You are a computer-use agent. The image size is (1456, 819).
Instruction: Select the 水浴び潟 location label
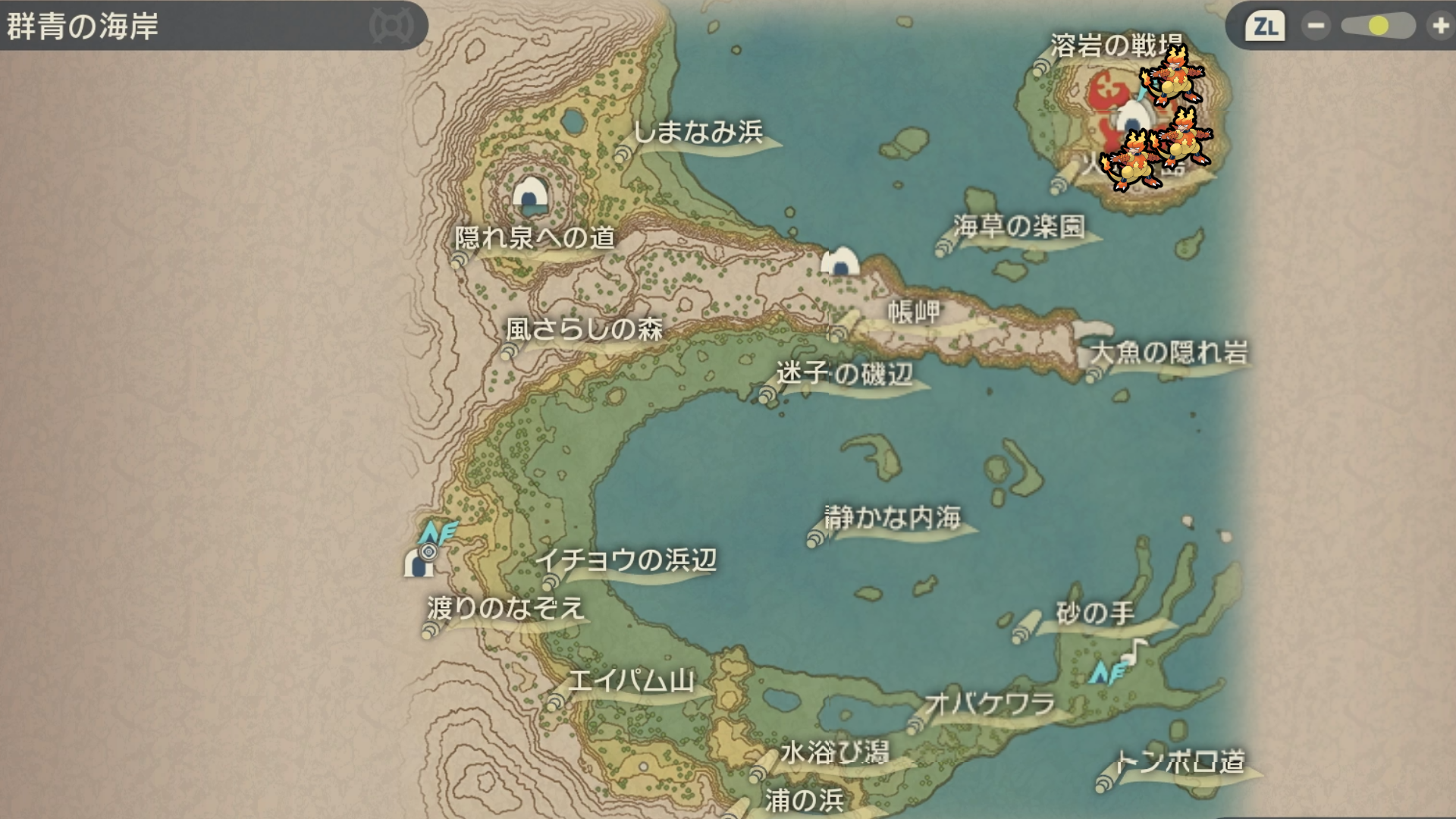(x=834, y=753)
